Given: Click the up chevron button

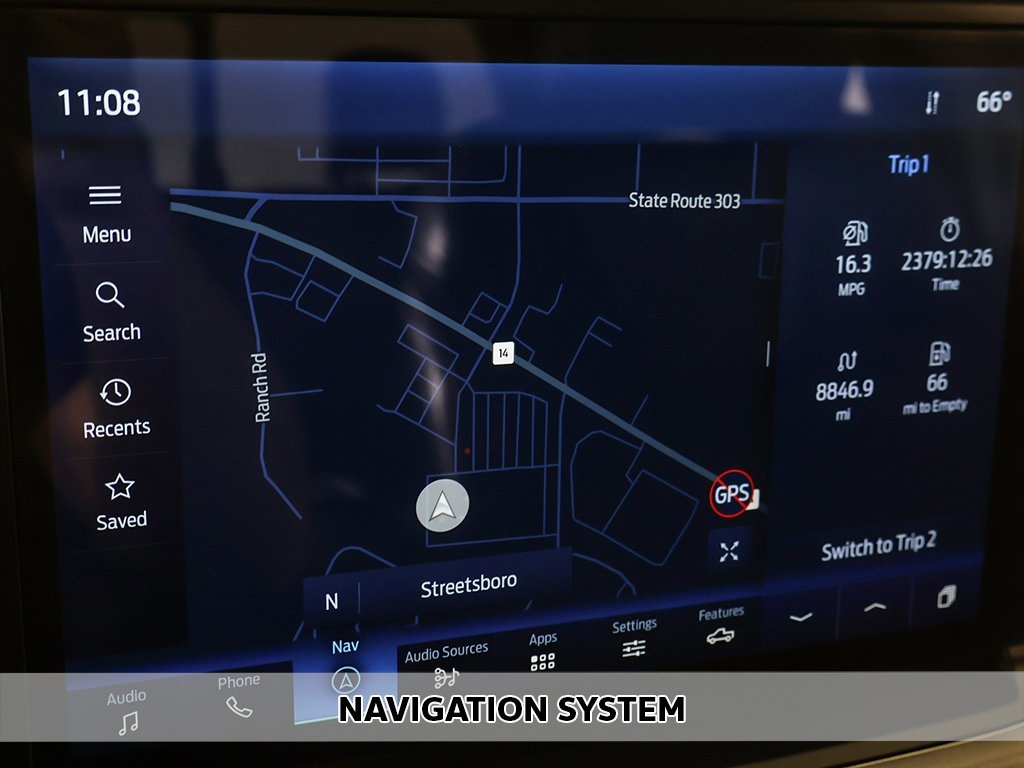Looking at the screenshot, I should click(x=874, y=607).
